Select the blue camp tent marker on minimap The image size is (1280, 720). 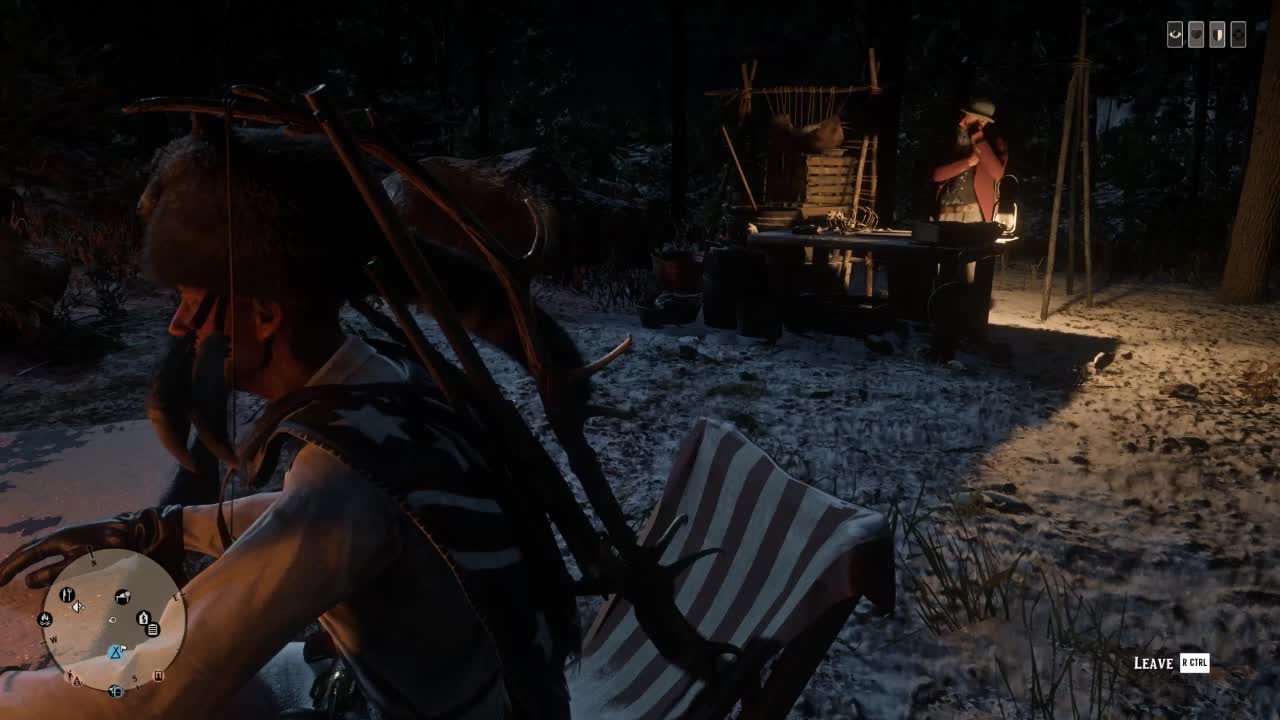pyautogui.click(x=116, y=652)
